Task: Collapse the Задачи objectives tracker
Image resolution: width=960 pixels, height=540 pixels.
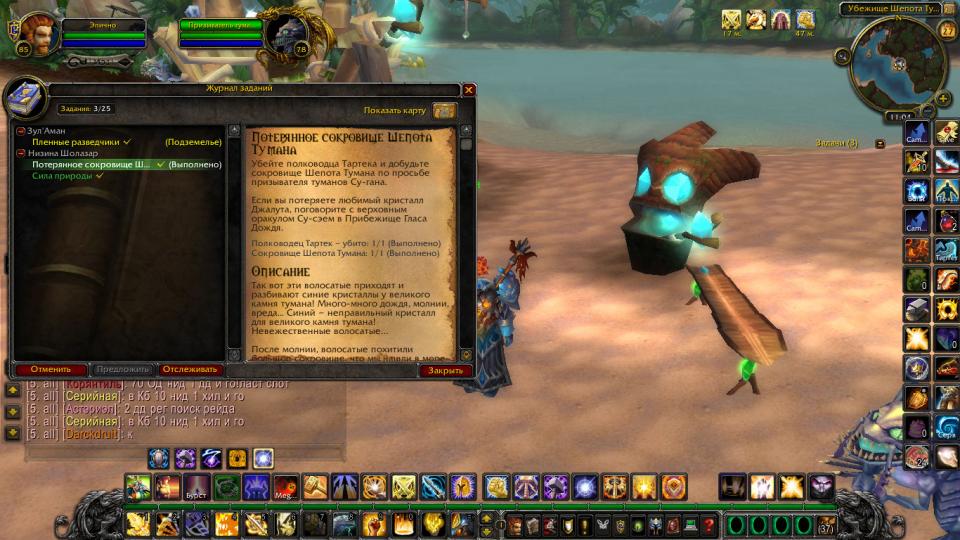Action: [x=880, y=143]
